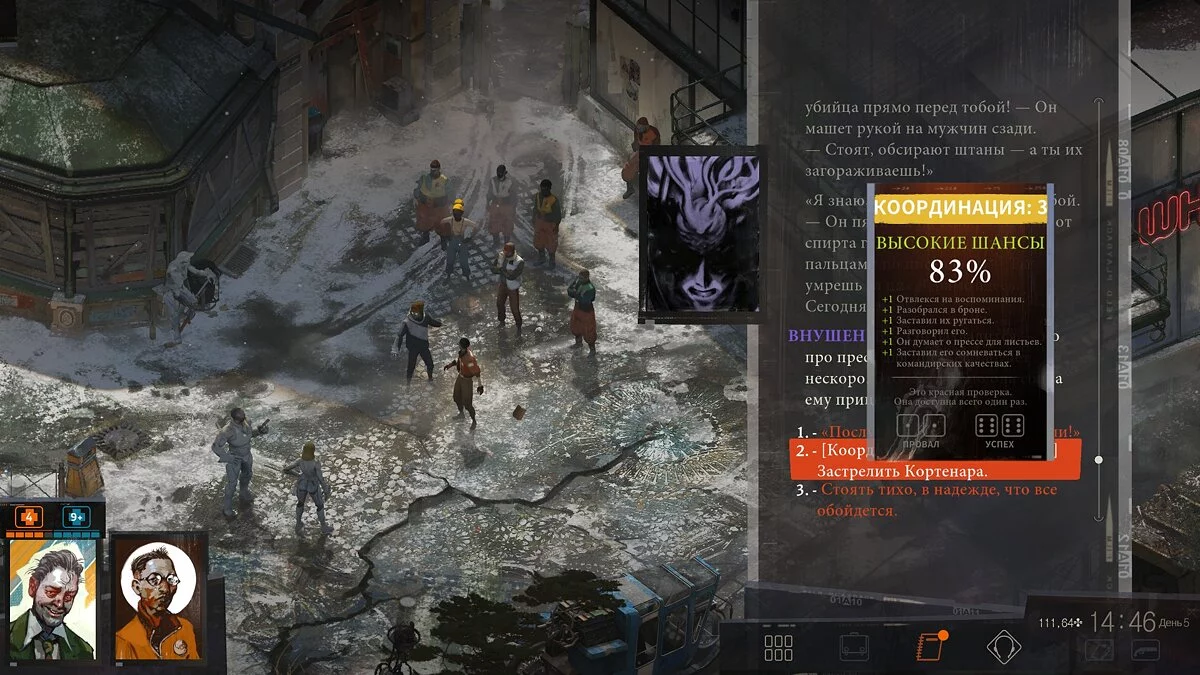Use the blue morale heal cross
This screenshot has height=675, width=1200.
tap(75, 517)
